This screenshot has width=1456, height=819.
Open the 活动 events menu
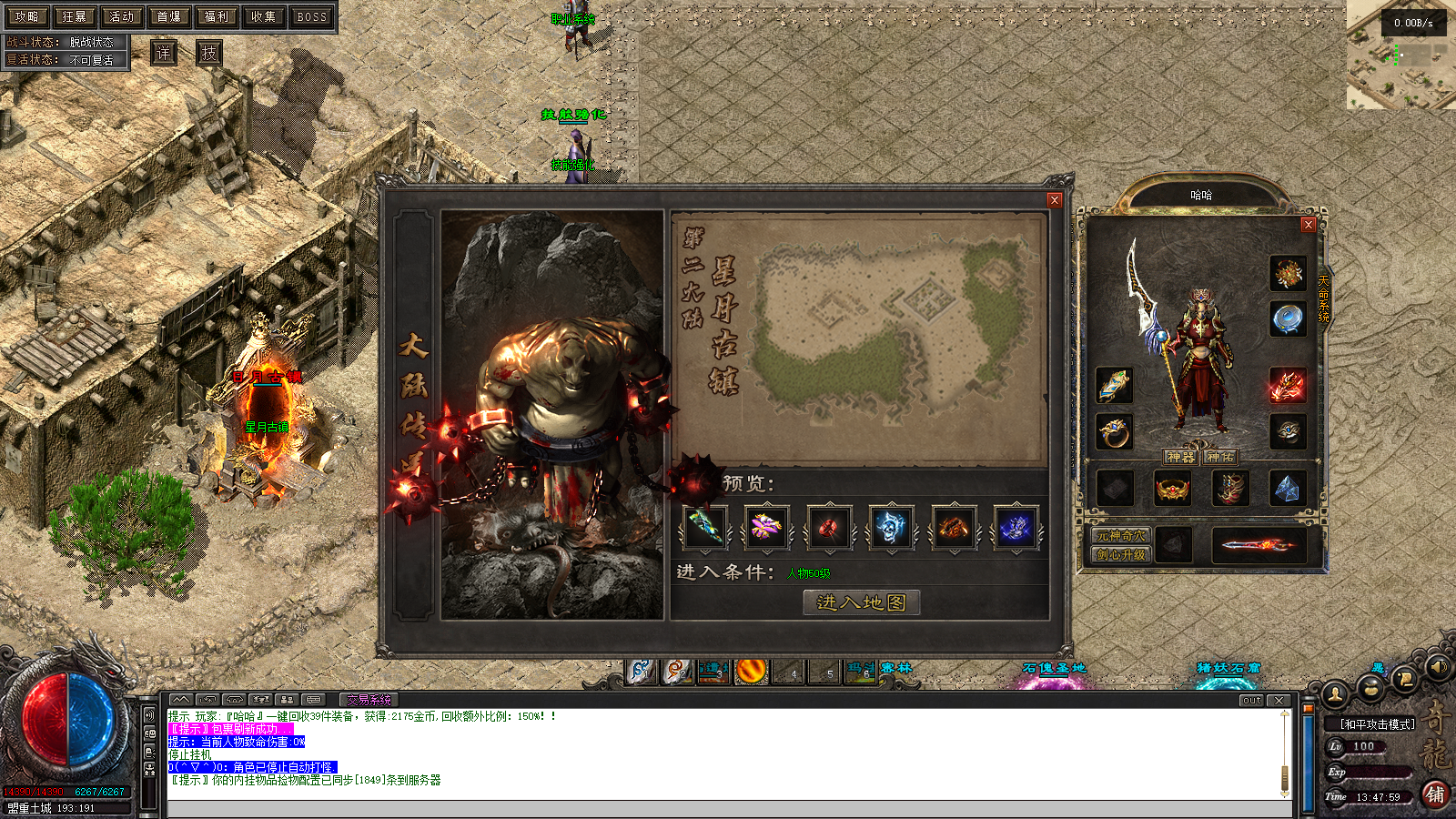tap(121, 16)
